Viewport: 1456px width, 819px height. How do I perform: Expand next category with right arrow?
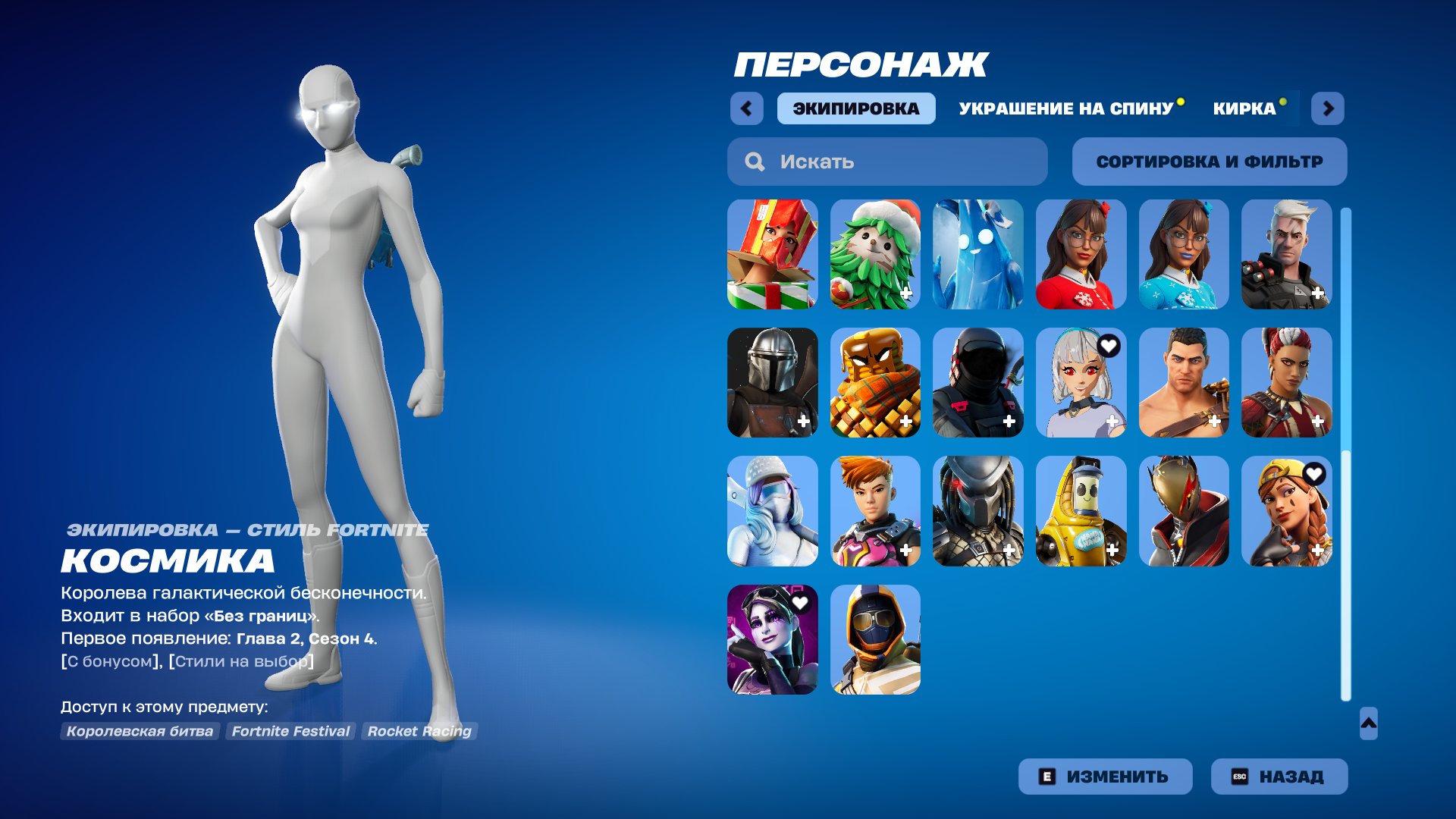coord(1328,108)
